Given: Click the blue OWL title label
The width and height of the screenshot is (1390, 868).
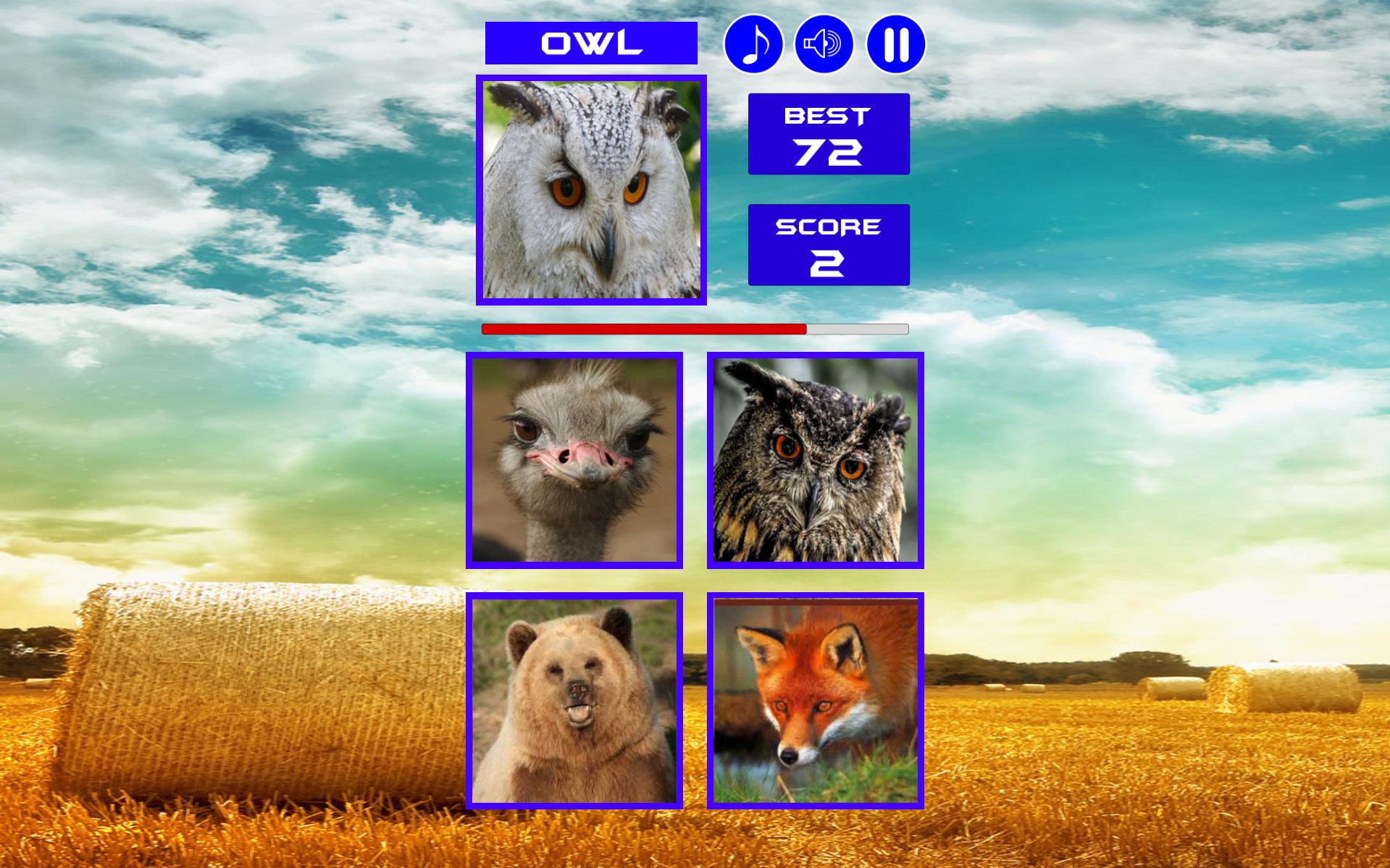Looking at the screenshot, I should [x=591, y=43].
